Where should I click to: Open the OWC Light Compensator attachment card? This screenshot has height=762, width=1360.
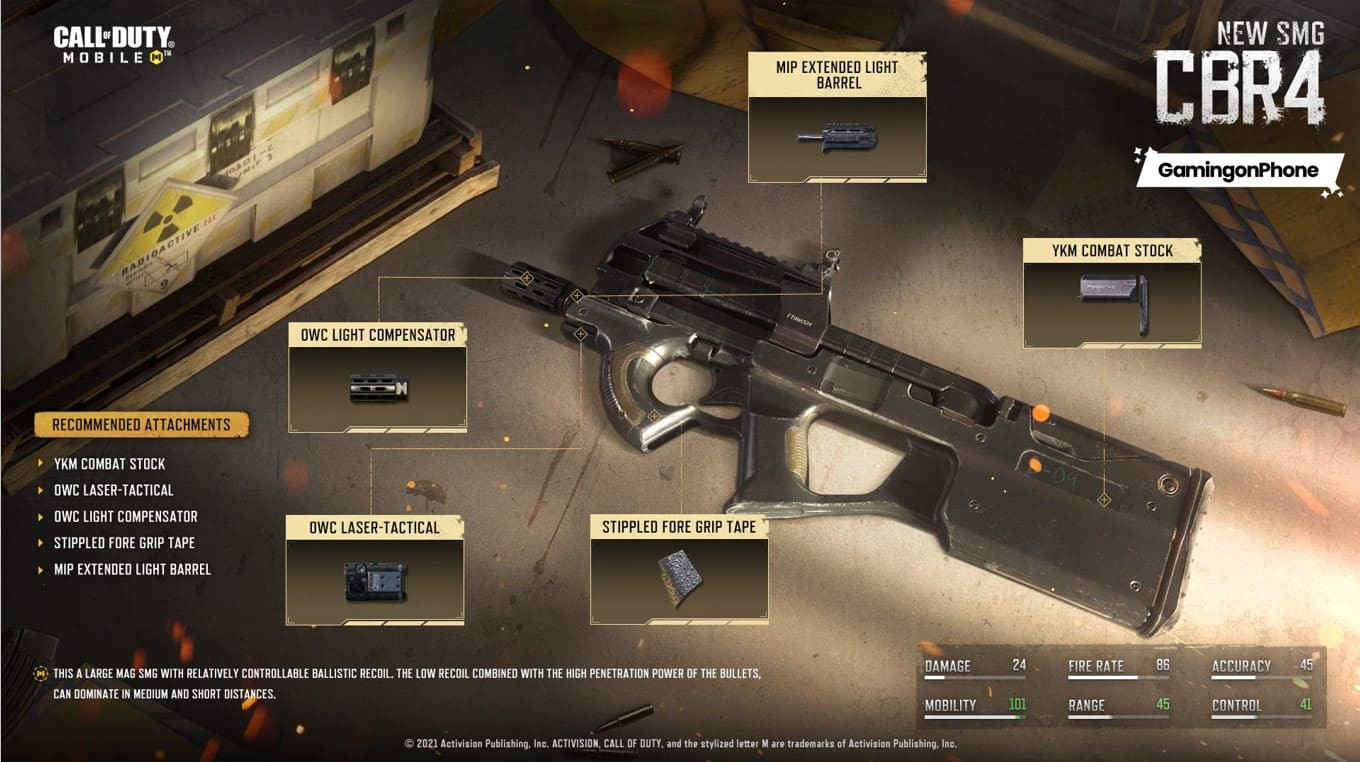click(377, 377)
